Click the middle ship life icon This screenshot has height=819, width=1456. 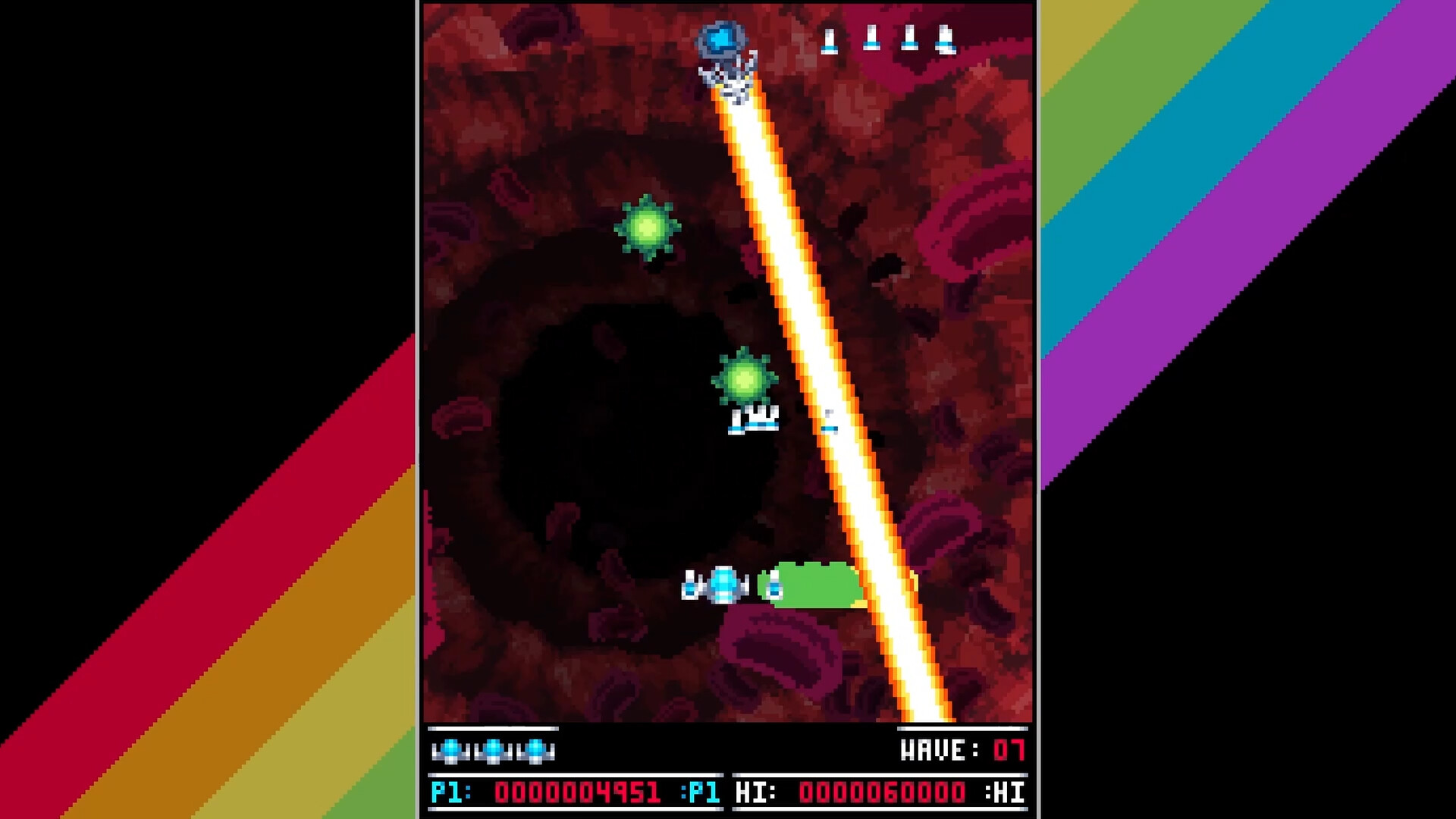pyautogui.click(x=494, y=751)
